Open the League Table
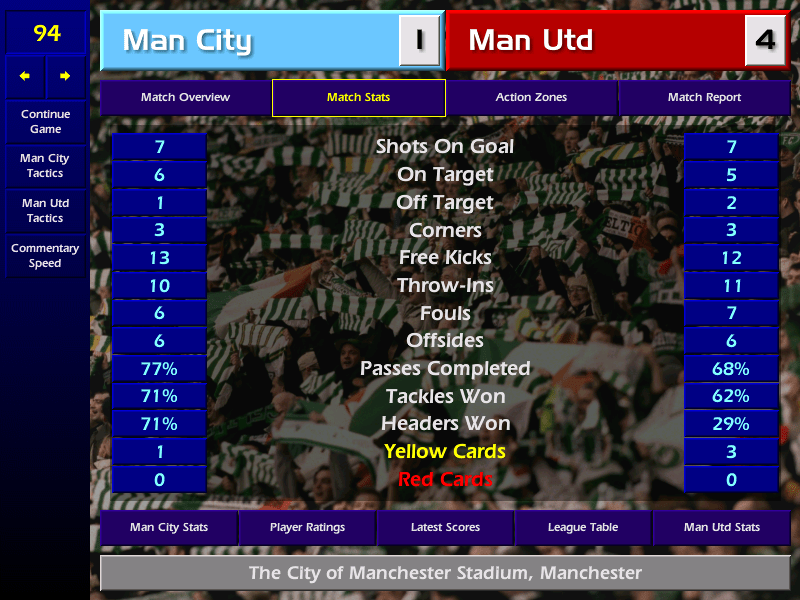Viewport: 800px width, 600px height. (x=583, y=527)
